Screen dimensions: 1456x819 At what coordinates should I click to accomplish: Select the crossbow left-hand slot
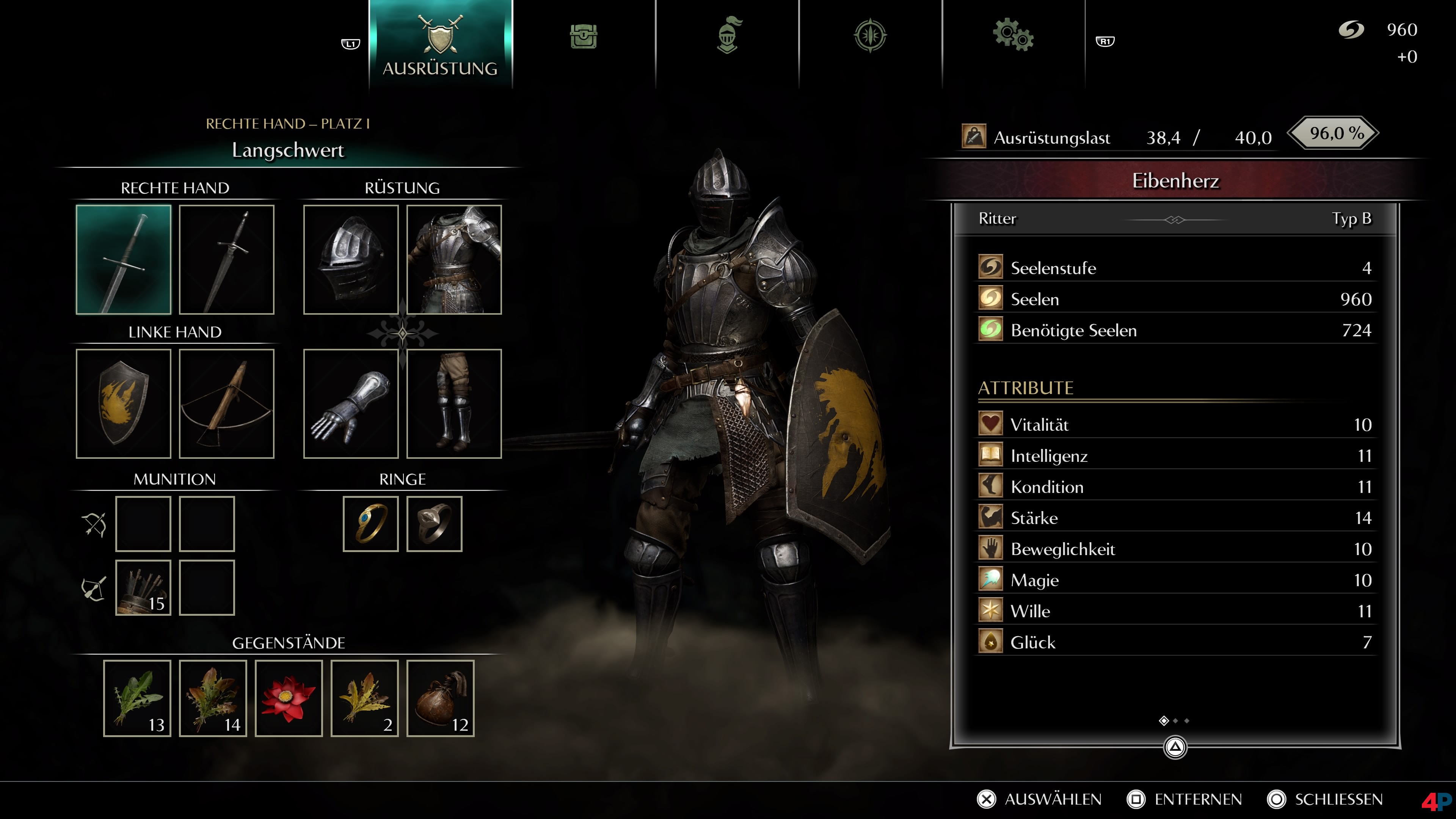pyautogui.click(x=227, y=403)
